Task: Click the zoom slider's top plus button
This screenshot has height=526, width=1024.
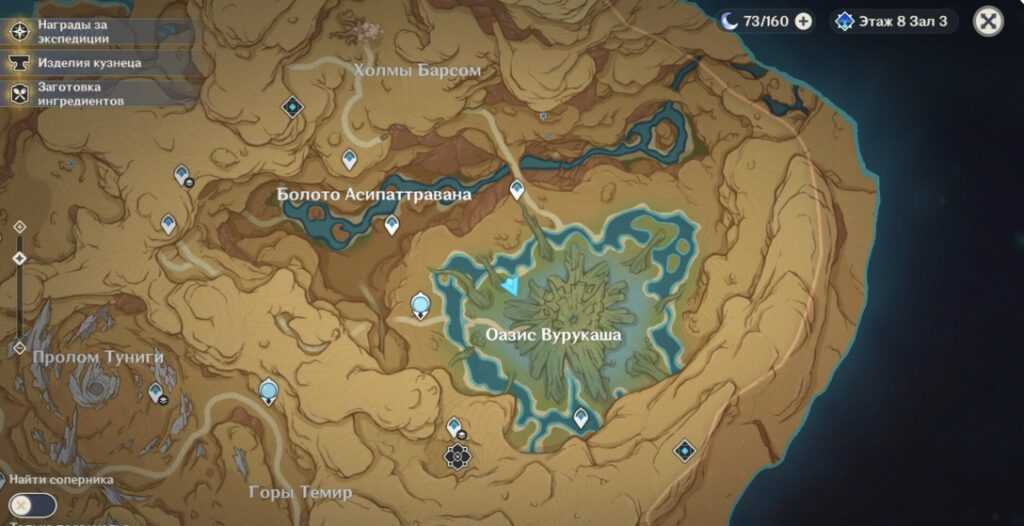Action: coord(19,227)
